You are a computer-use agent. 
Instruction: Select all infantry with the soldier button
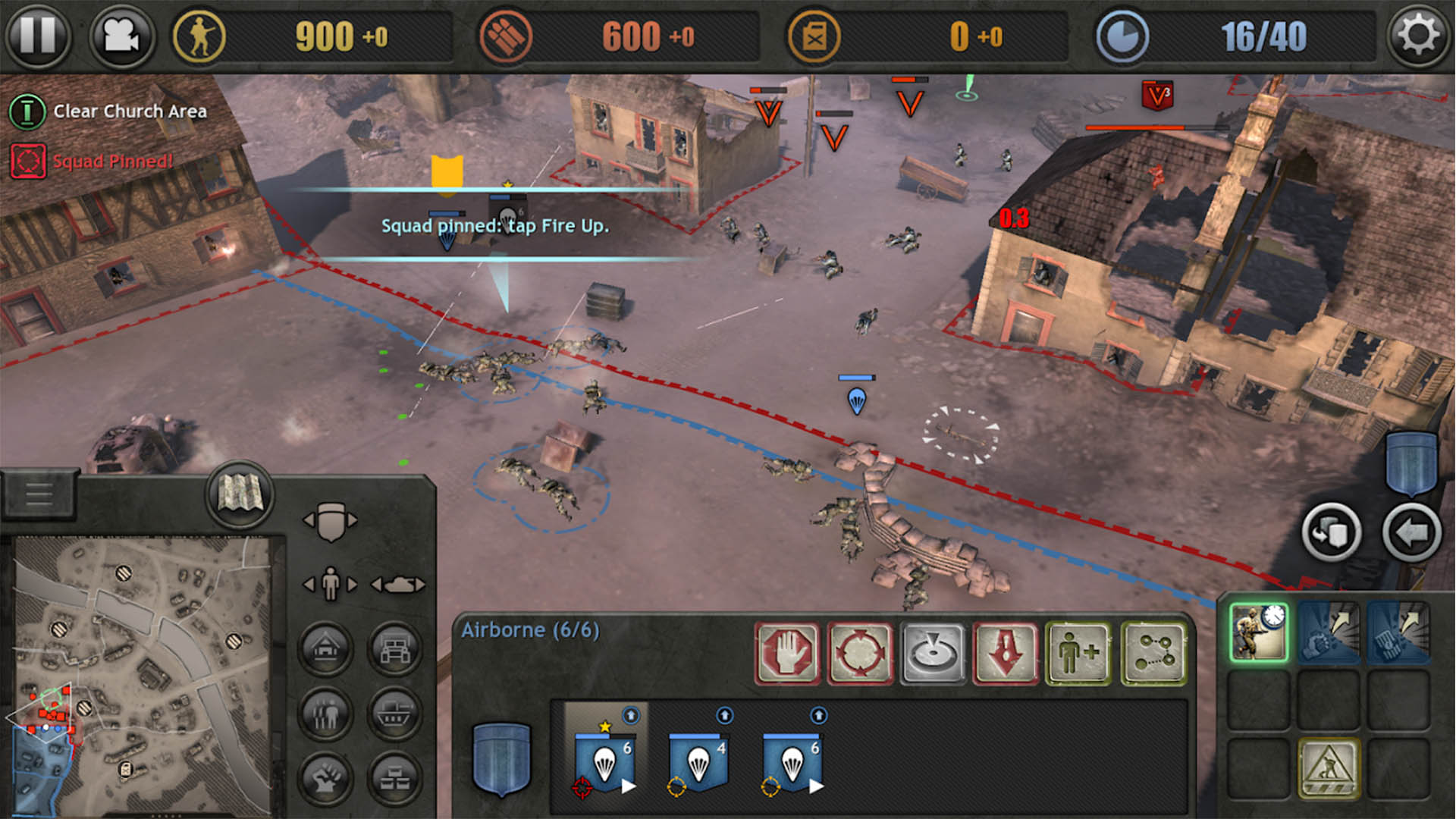(x=330, y=584)
